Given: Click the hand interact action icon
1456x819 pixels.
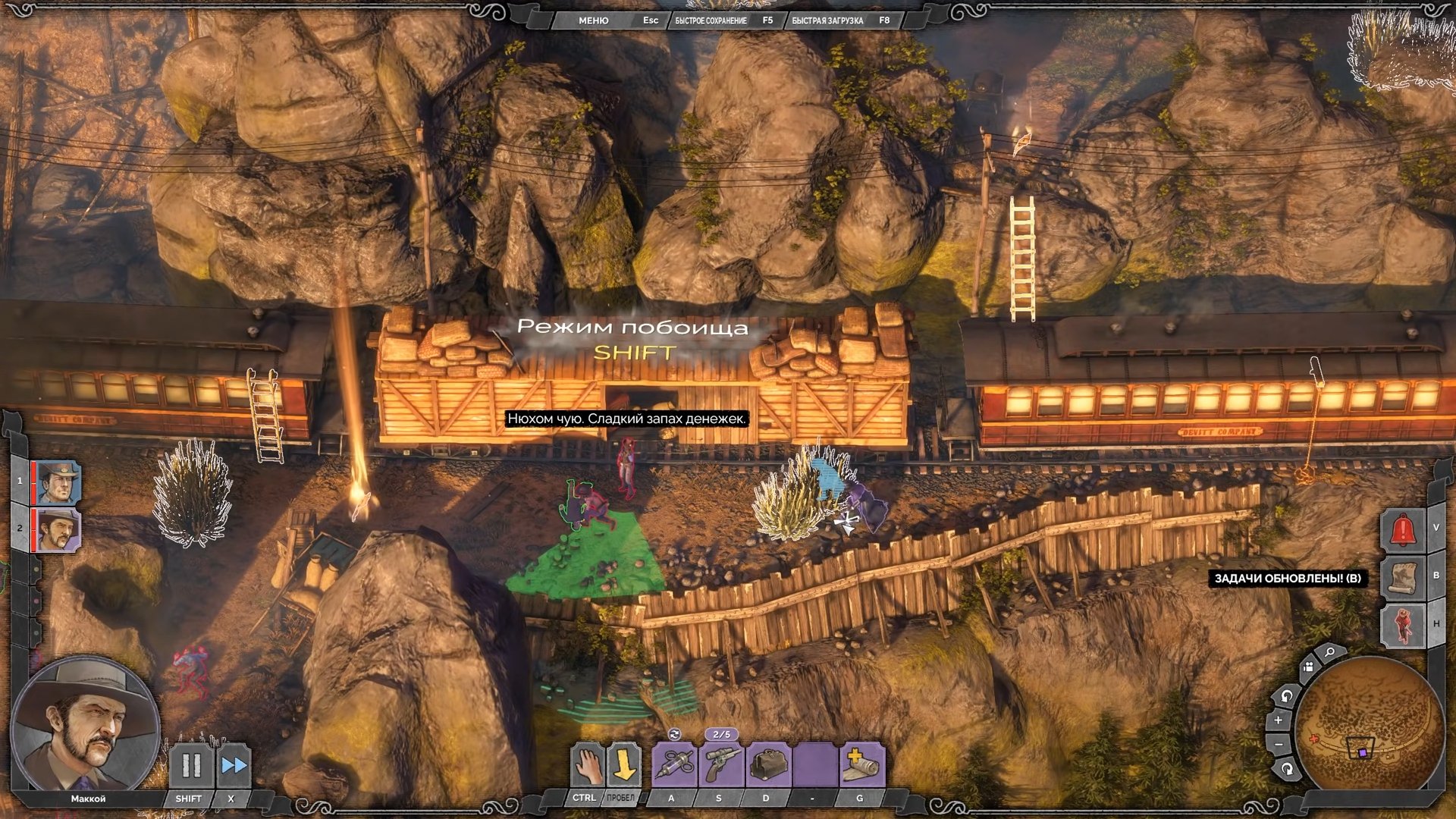Looking at the screenshot, I should 587,764.
